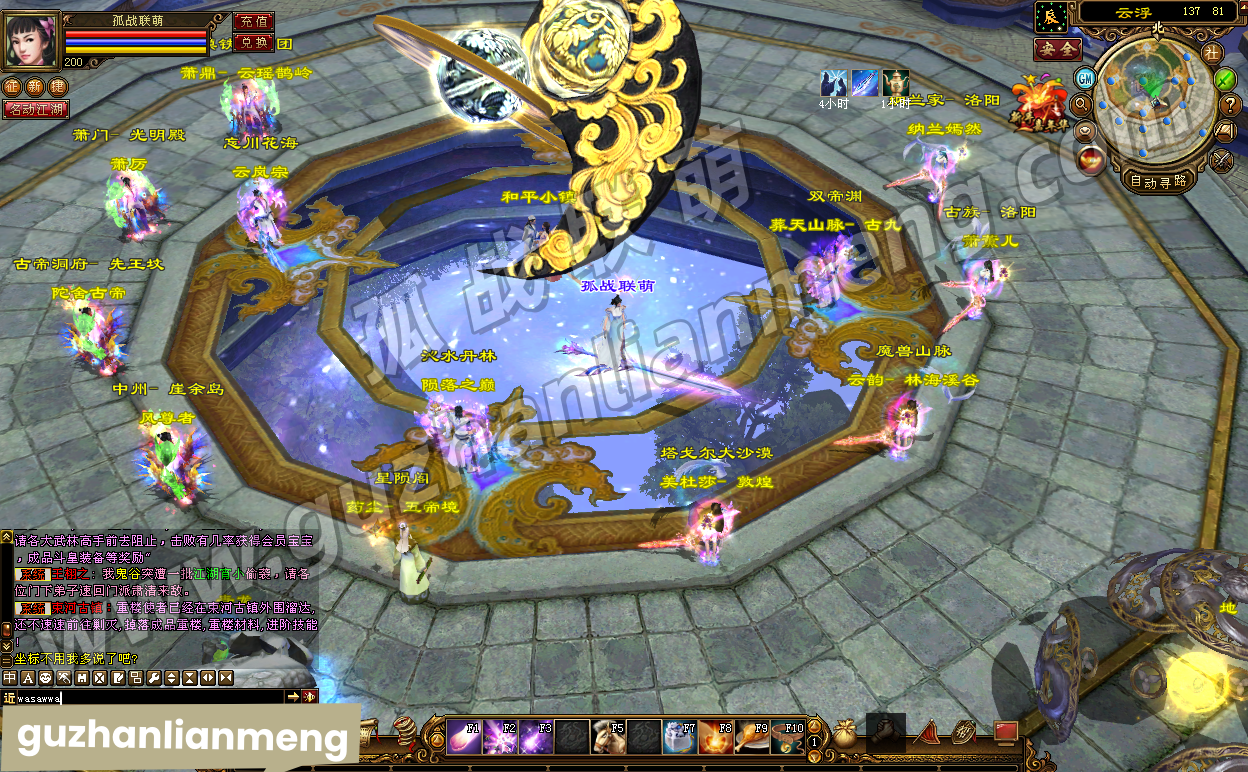This screenshot has height=772, width=1248.
Task: Click the round 征 button
Action: (12, 87)
